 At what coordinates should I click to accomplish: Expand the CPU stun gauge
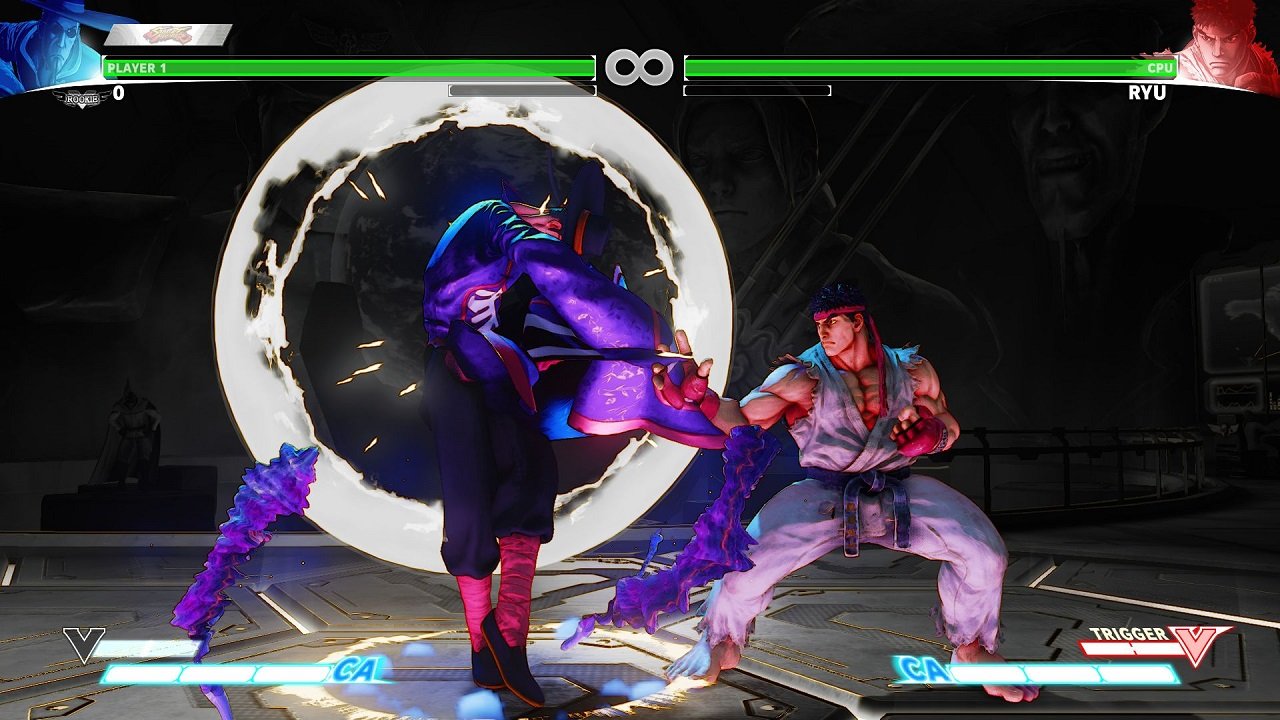757,90
